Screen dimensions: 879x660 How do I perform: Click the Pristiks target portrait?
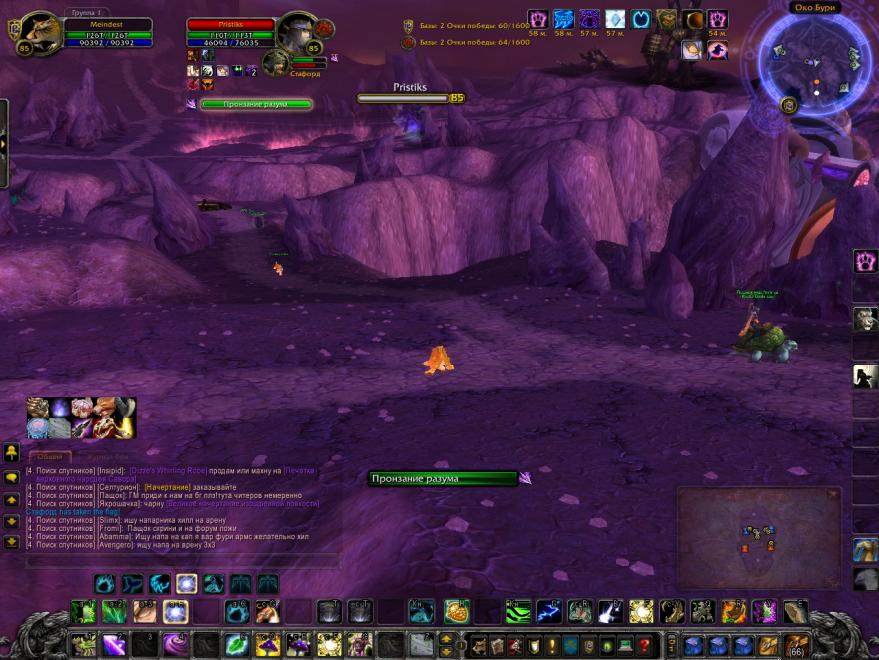pos(297,34)
